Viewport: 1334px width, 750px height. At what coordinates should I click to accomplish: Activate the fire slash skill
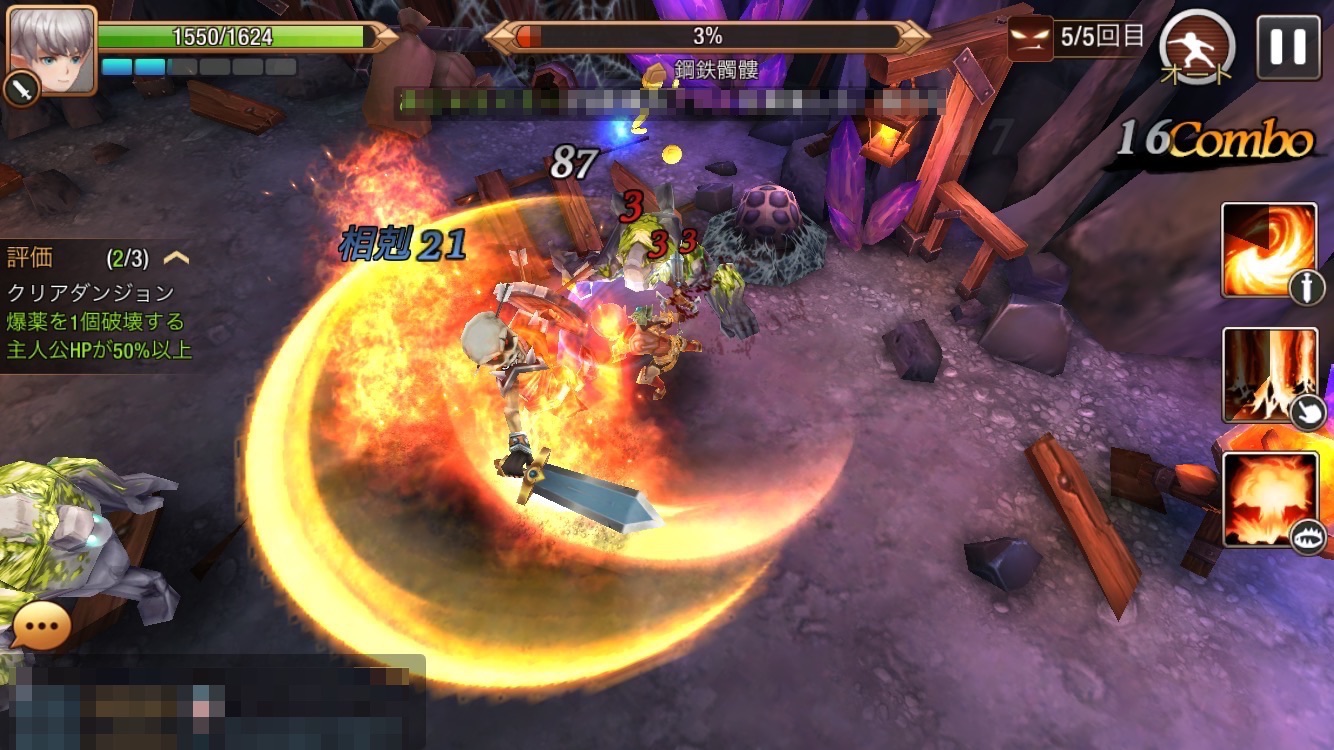point(1269,250)
